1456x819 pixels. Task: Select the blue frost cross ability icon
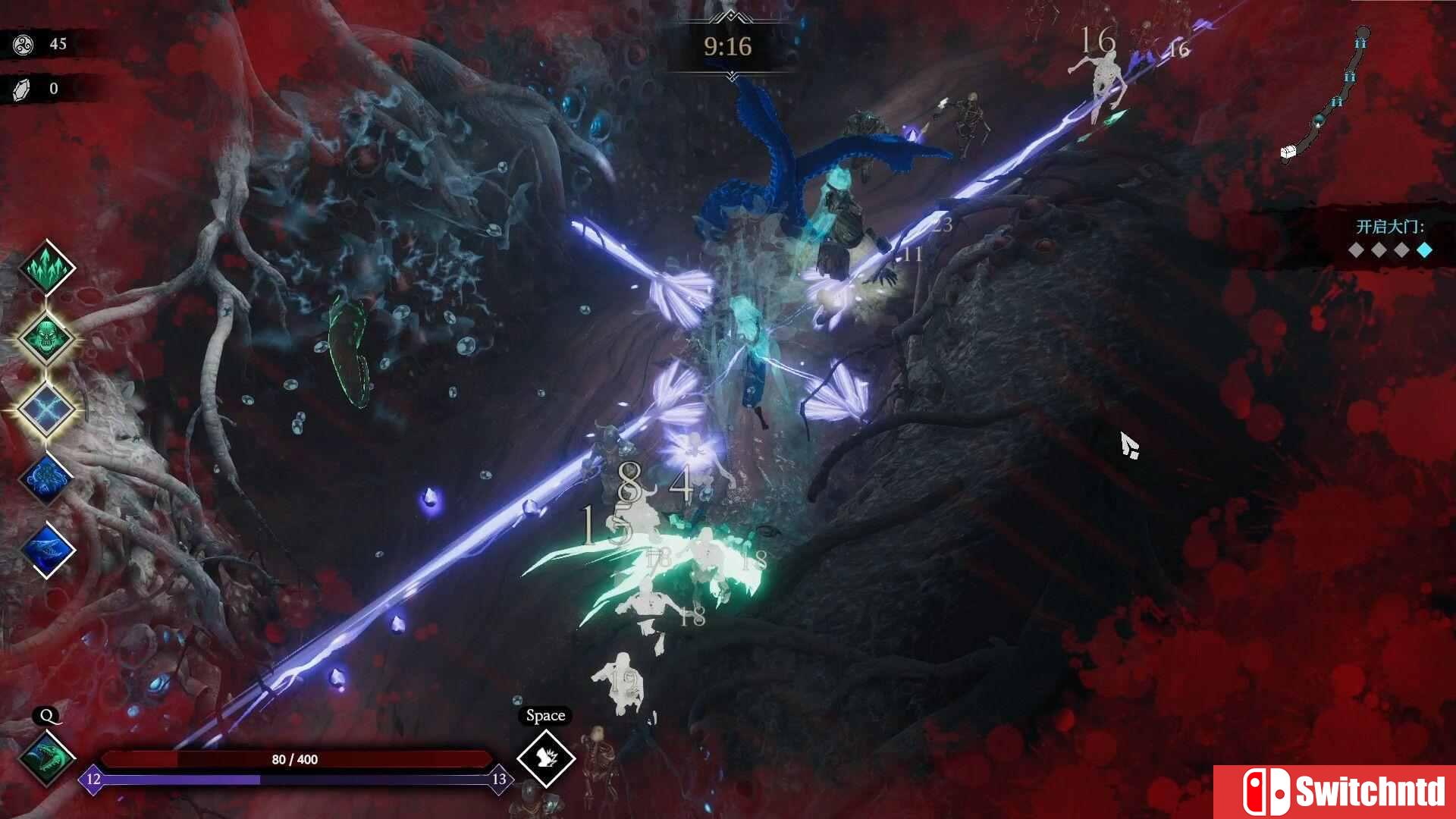tap(45, 409)
